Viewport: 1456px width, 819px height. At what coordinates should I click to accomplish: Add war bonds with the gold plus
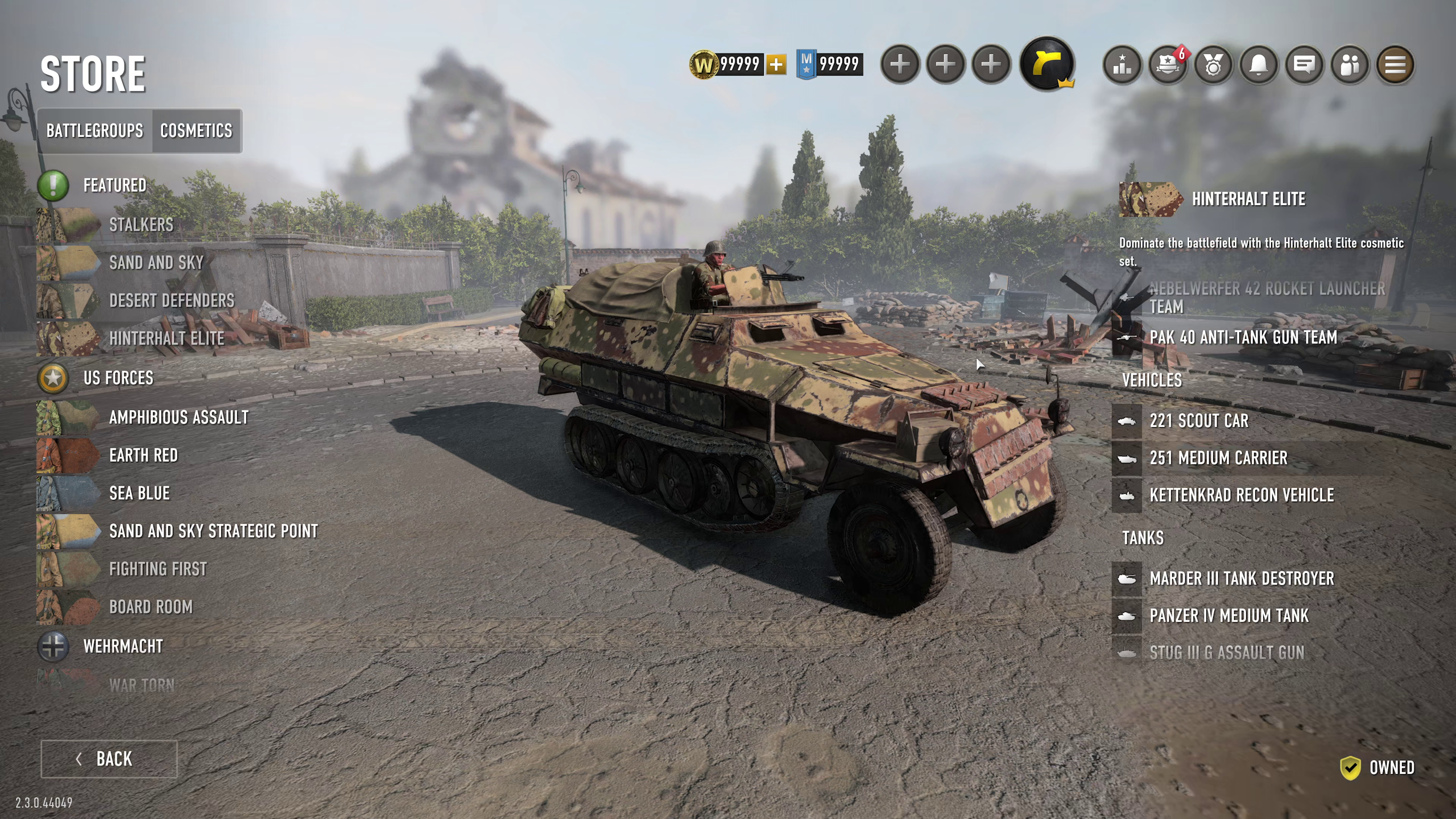pos(776,64)
